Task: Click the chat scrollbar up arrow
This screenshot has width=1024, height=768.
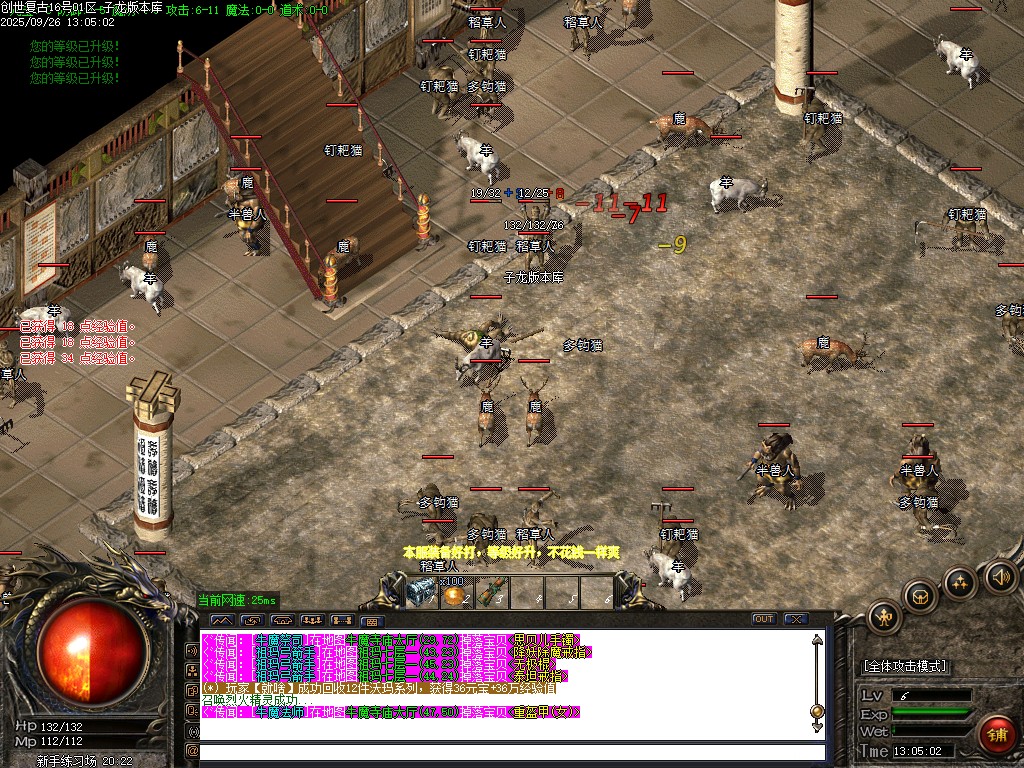Action: [817, 640]
